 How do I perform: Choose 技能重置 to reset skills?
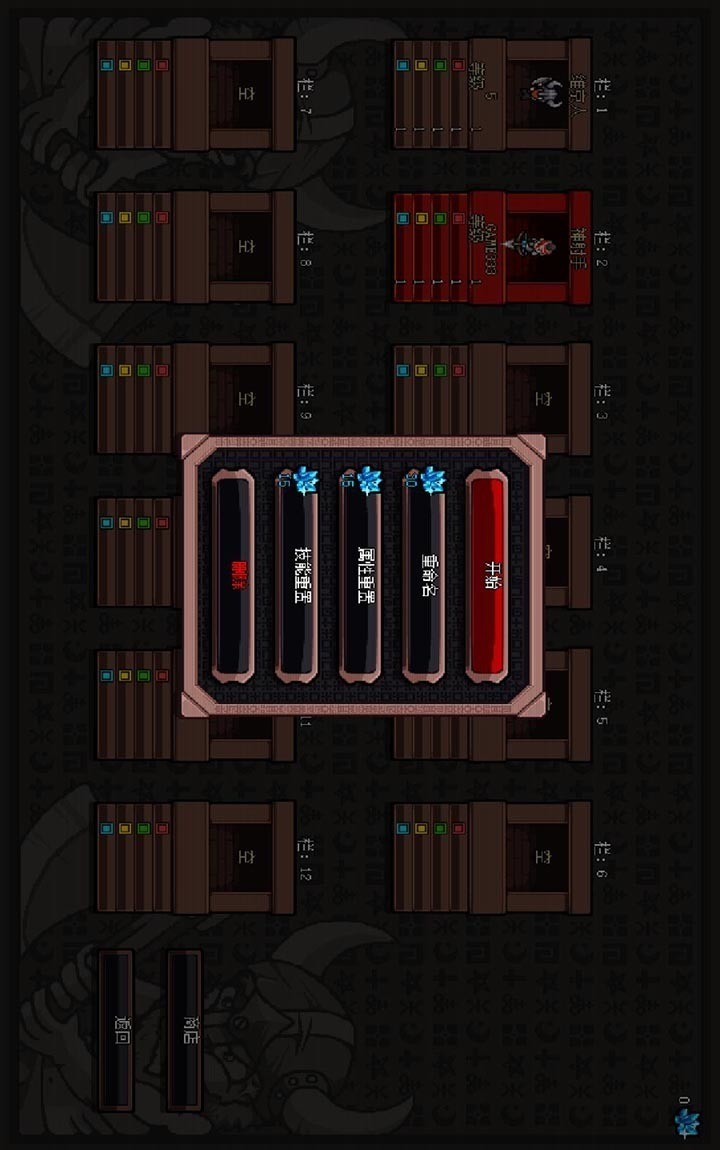tap(297, 578)
